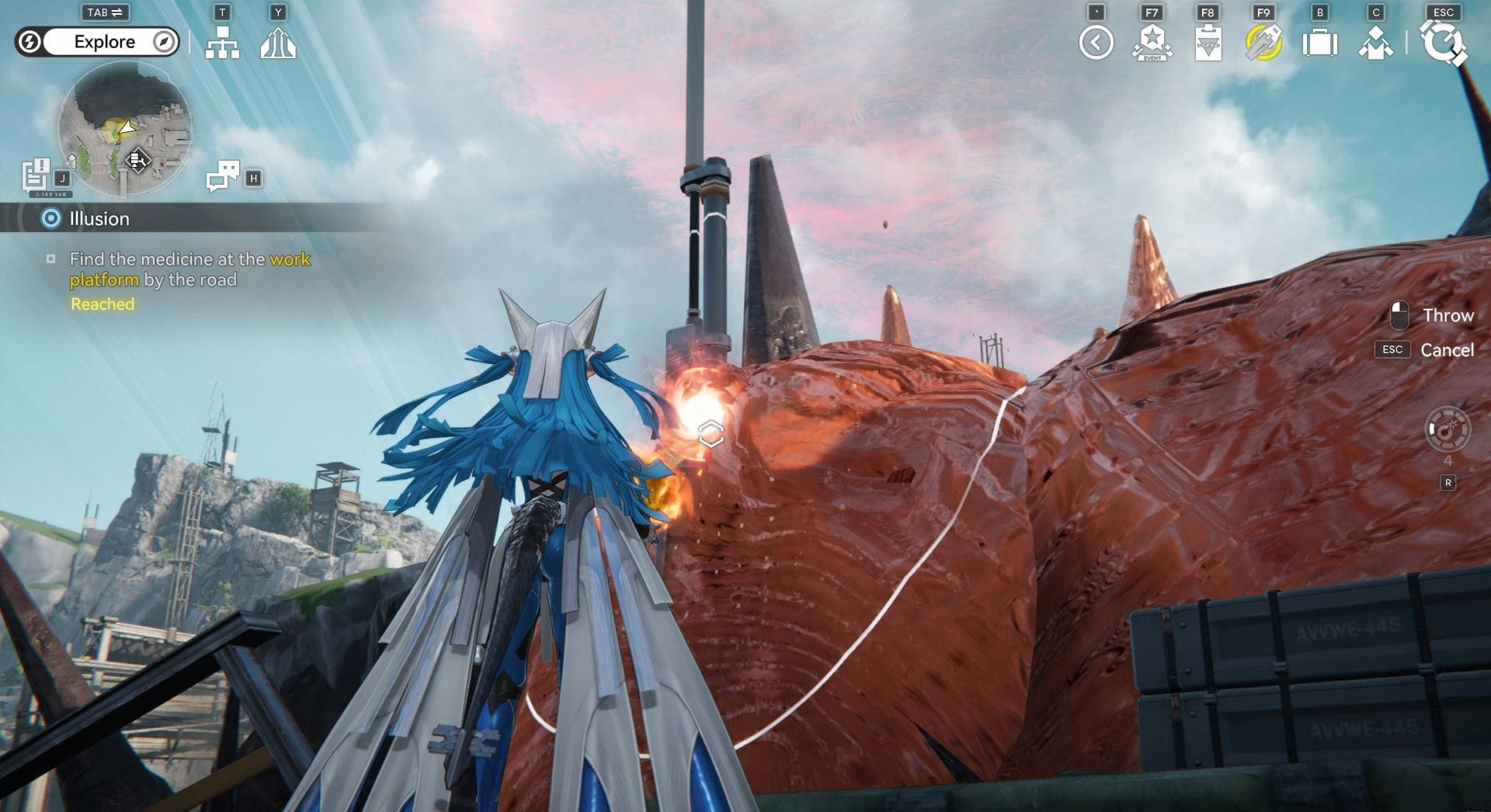Open the backpack suitcase icon
Image resolution: width=1491 pixels, height=812 pixels.
click(1319, 43)
